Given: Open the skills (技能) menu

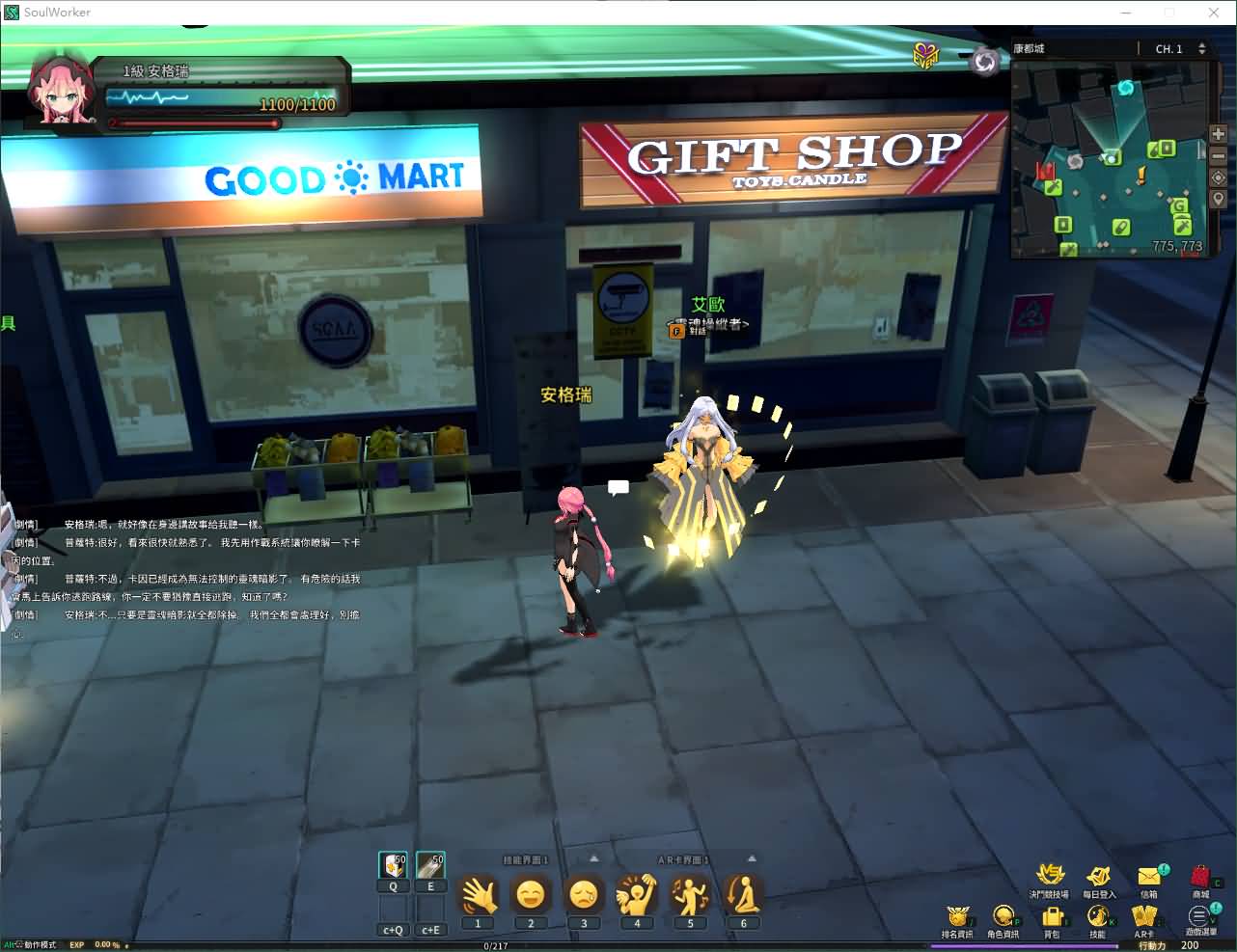Looking at the screenshot, I should (1097, 915).
